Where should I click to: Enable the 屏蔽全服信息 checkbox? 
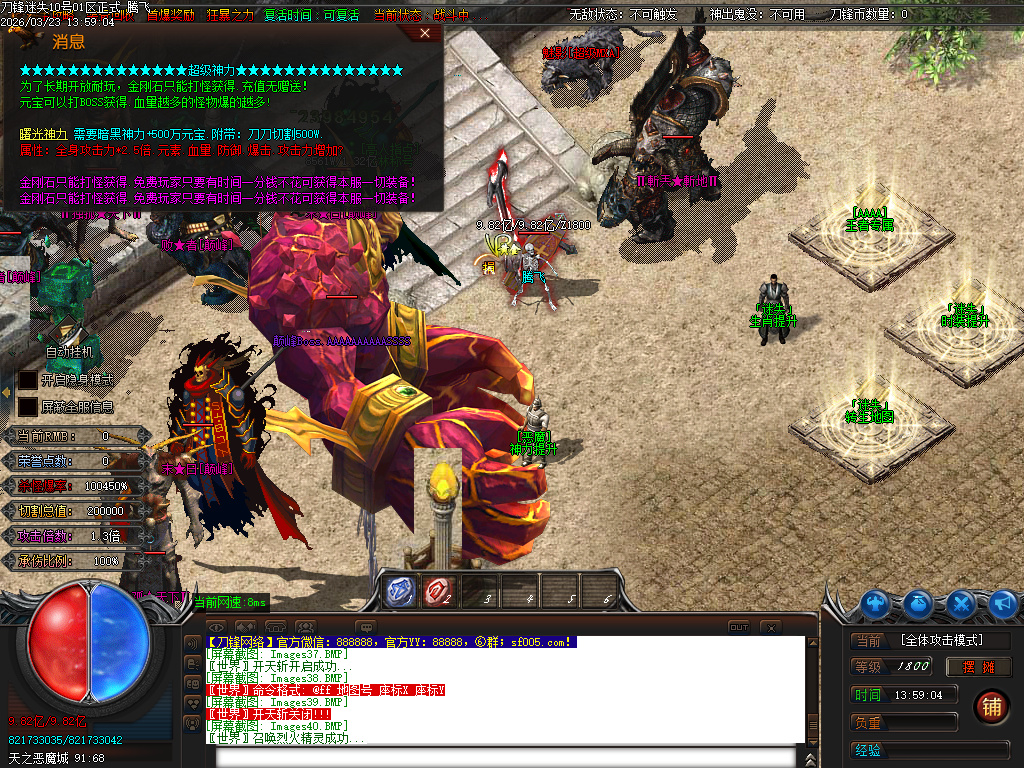point(28,406)
